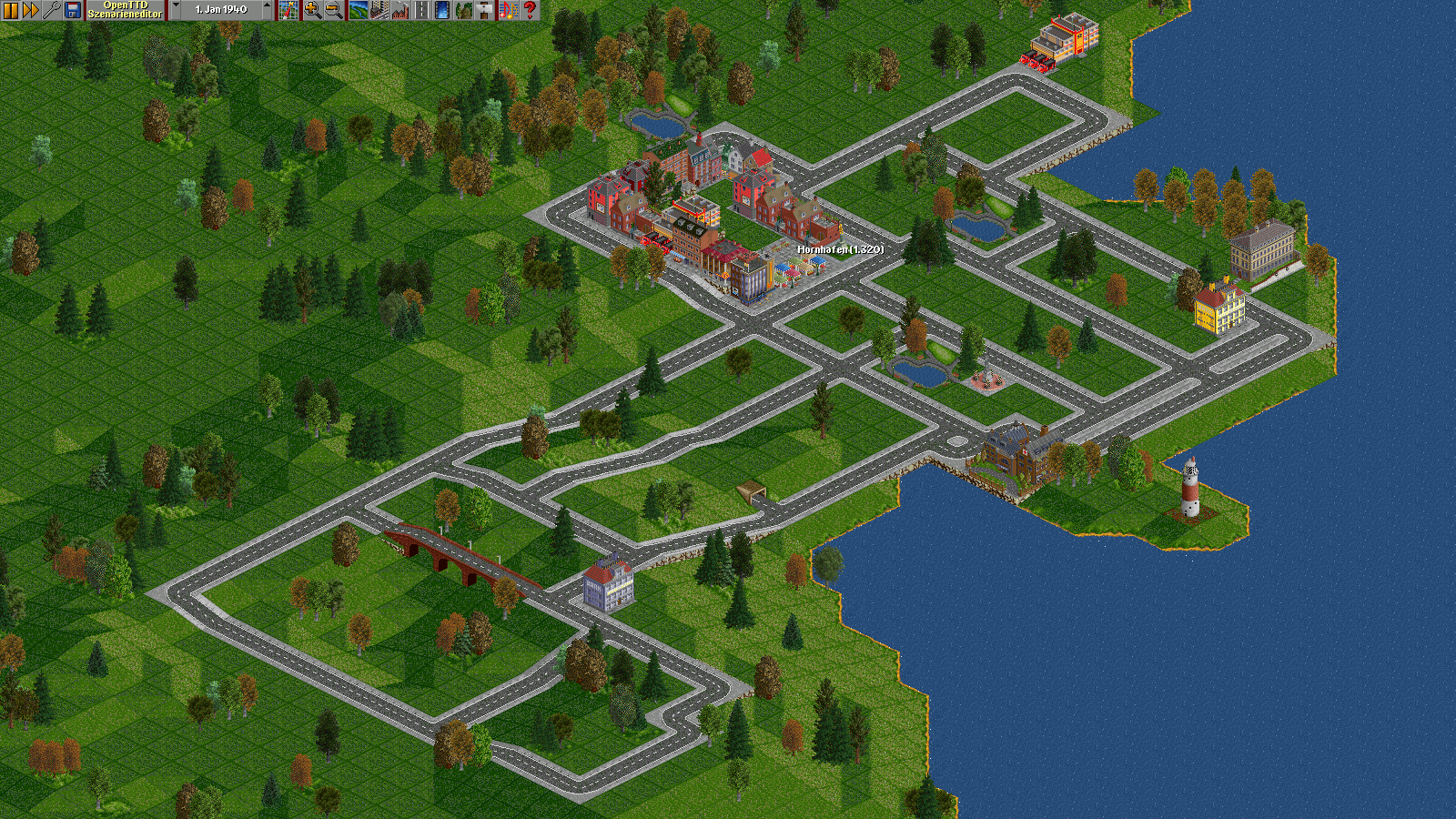The width and height of the screenshot is (1456, 819).
Task: Open the waterway construction tool
Action: tap(443, 10)
